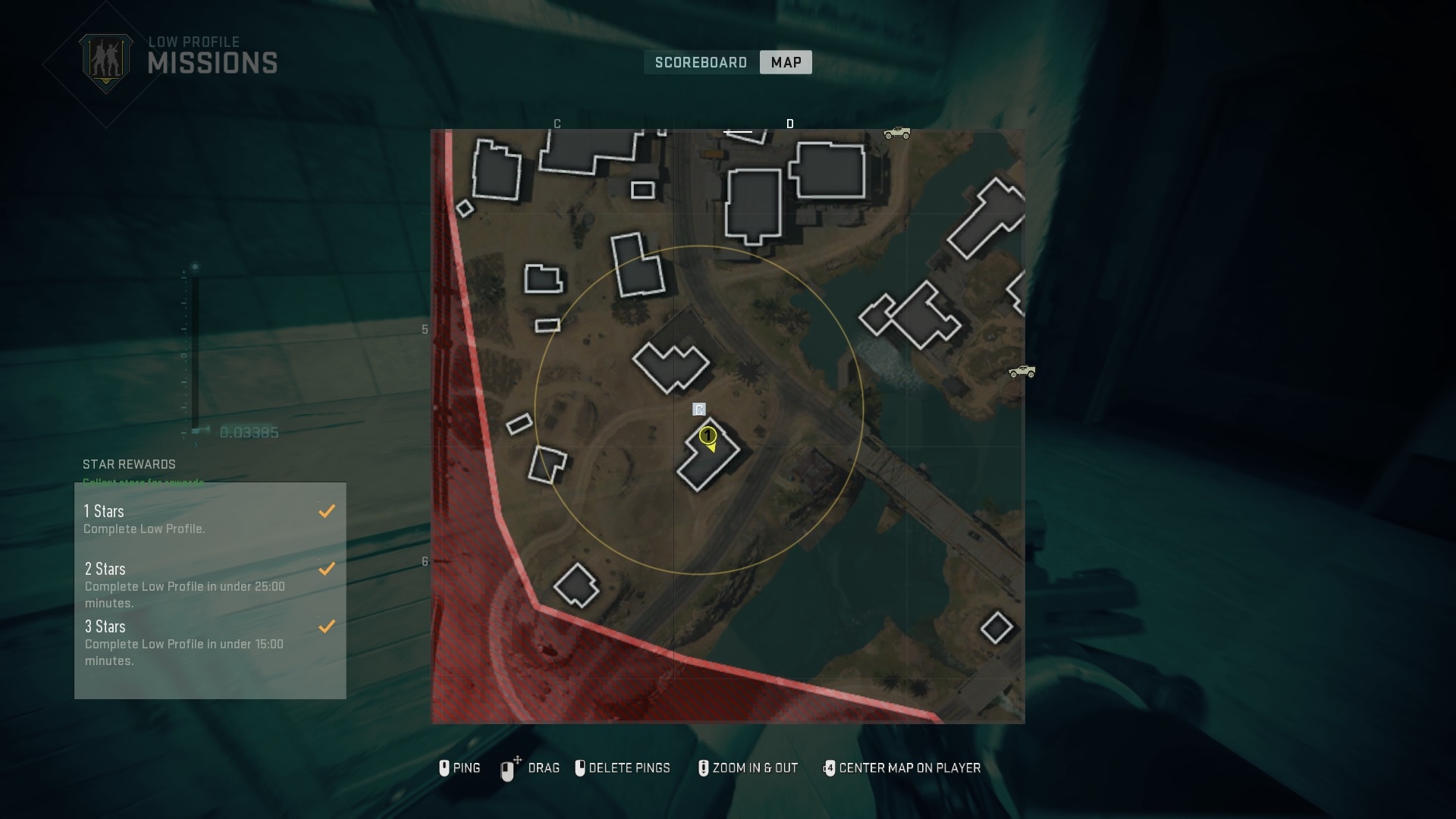
Task: Click the truck icon on the map's right edge
Action: [x=1023, y=372]
